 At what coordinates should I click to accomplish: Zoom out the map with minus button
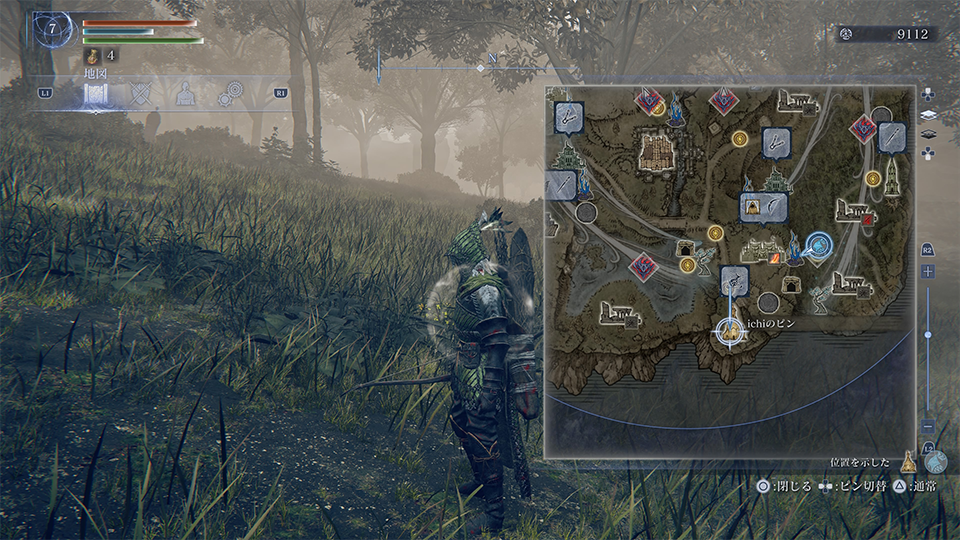coord(929,426)
